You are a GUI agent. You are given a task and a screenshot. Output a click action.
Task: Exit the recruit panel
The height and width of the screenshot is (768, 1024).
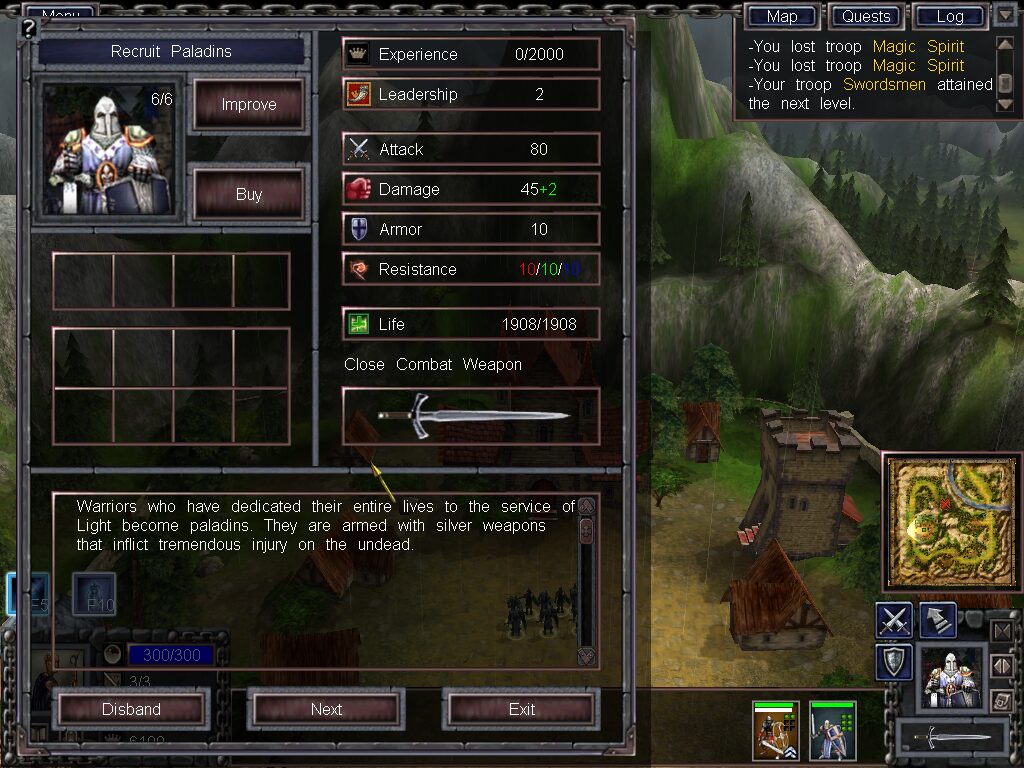click(521, 709)
